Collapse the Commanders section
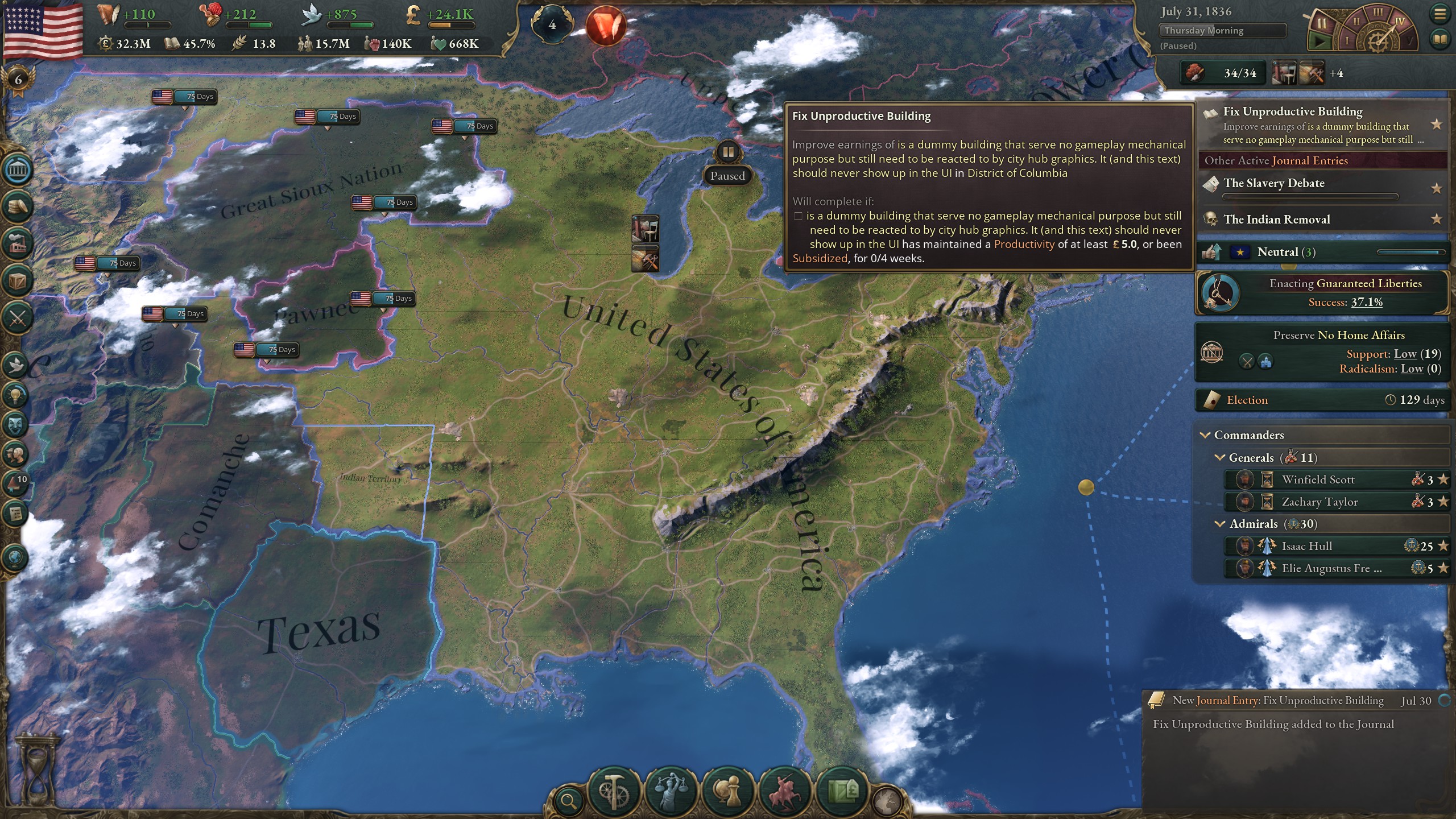The width and height of the screenshot is (1456, 819). click(1205, 436)
